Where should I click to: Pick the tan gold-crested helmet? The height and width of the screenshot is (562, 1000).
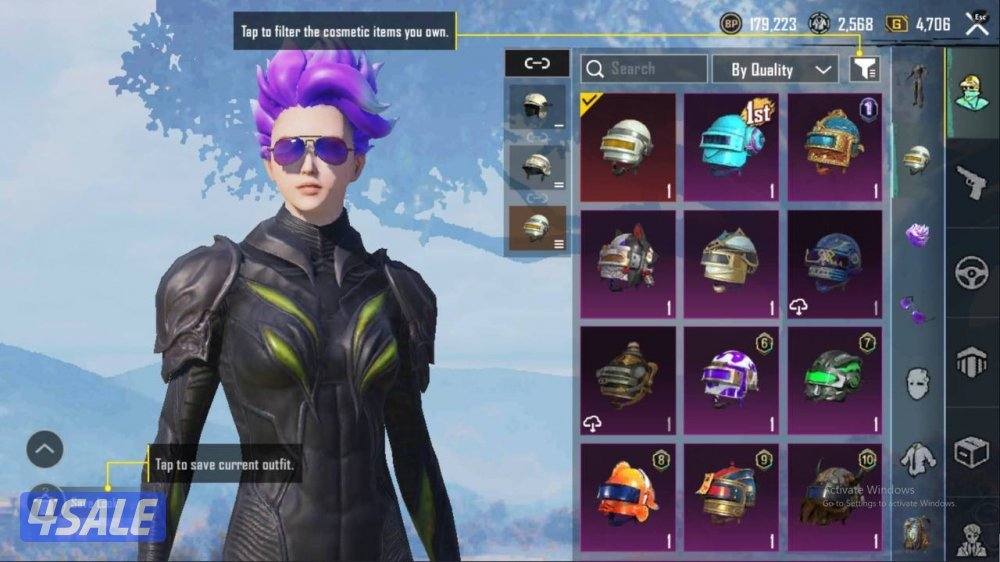(730, 263)
